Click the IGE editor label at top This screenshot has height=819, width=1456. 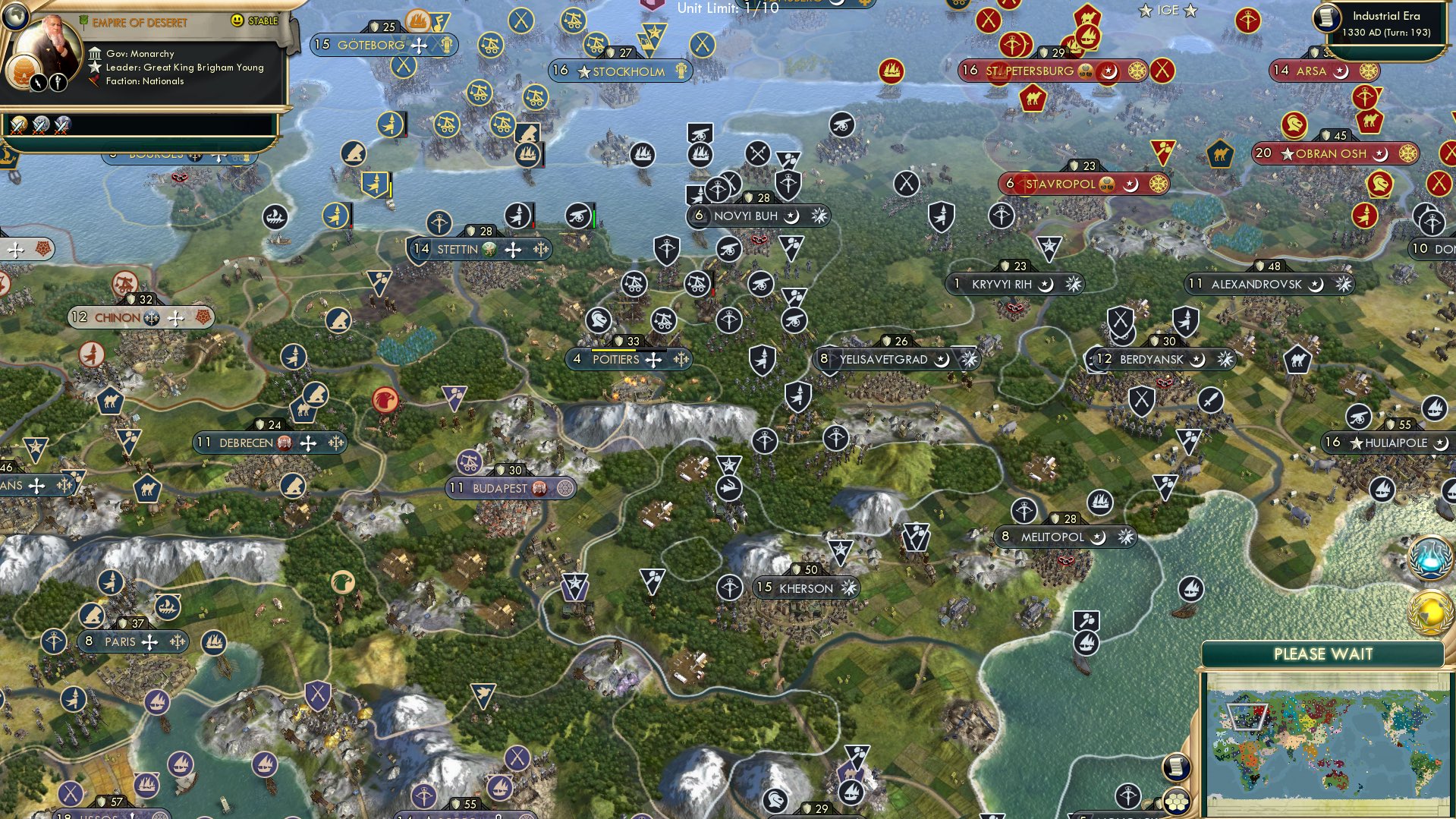1168,11
